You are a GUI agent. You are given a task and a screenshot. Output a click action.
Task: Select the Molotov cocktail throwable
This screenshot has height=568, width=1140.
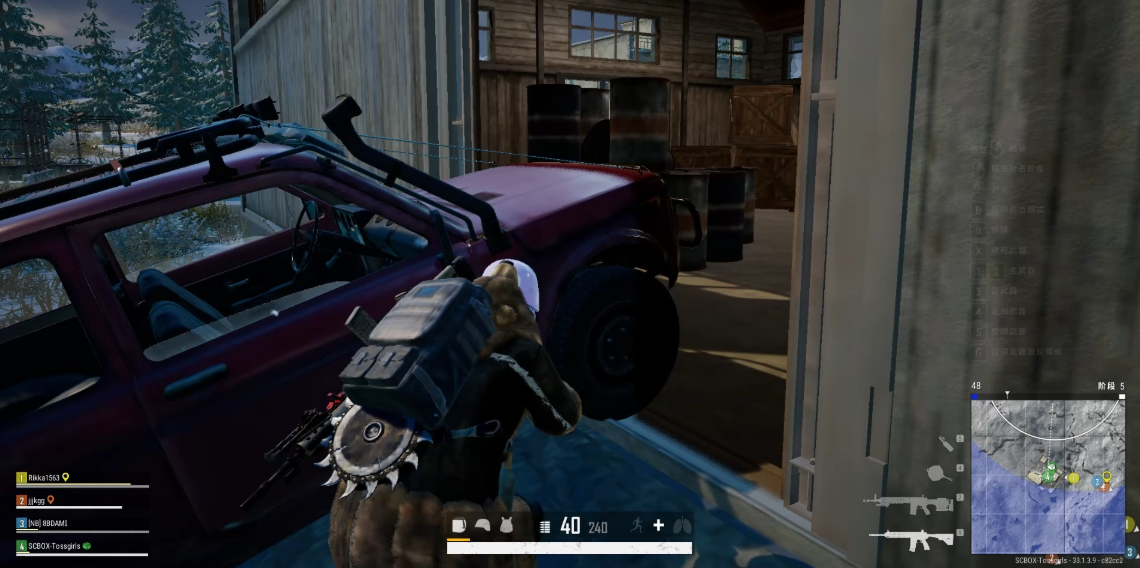pos(946,442)
